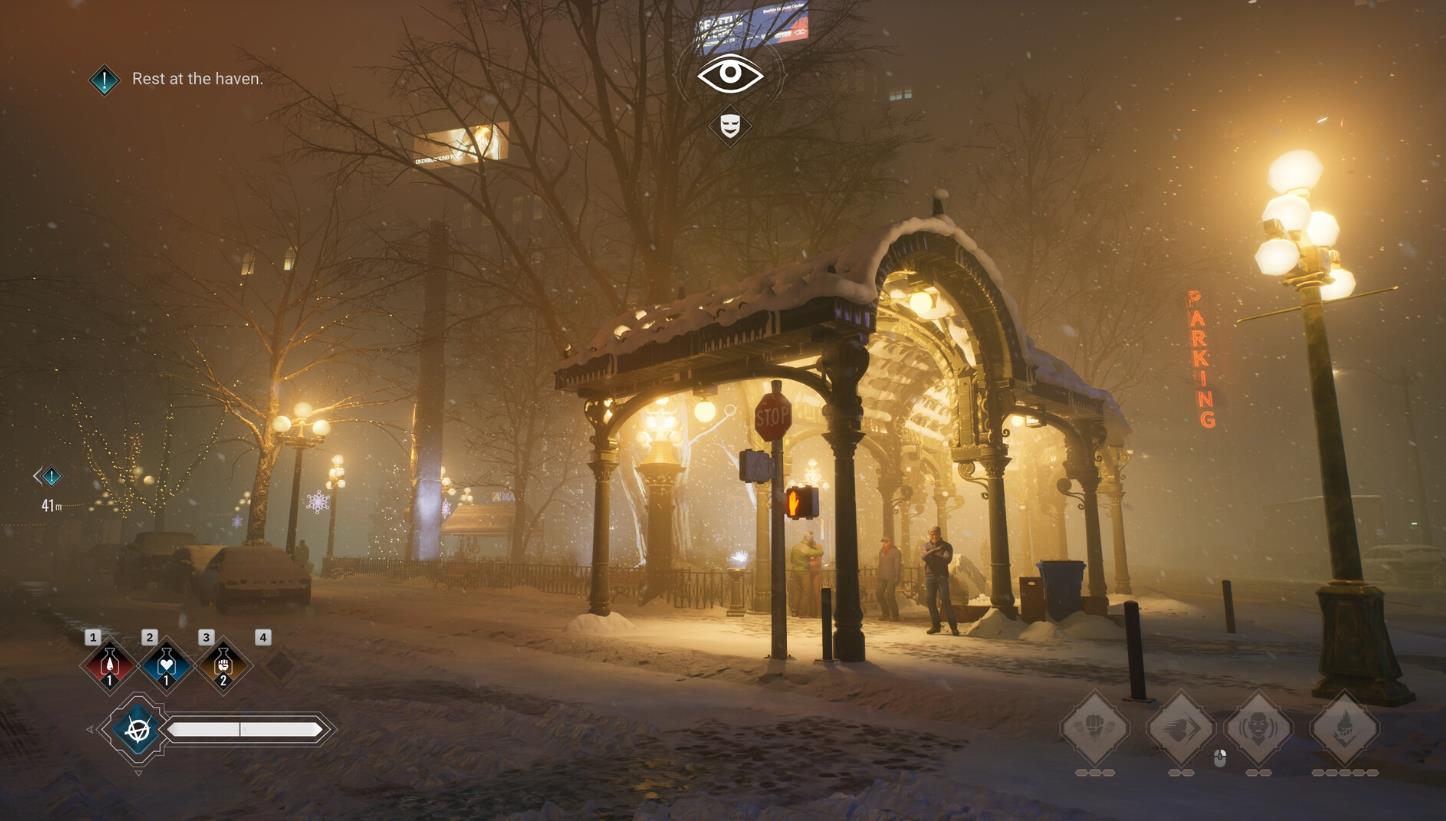Open the "Rest at the haven" objective
Viewport: 1446px width, 821px height.
(x=197, y=78)
